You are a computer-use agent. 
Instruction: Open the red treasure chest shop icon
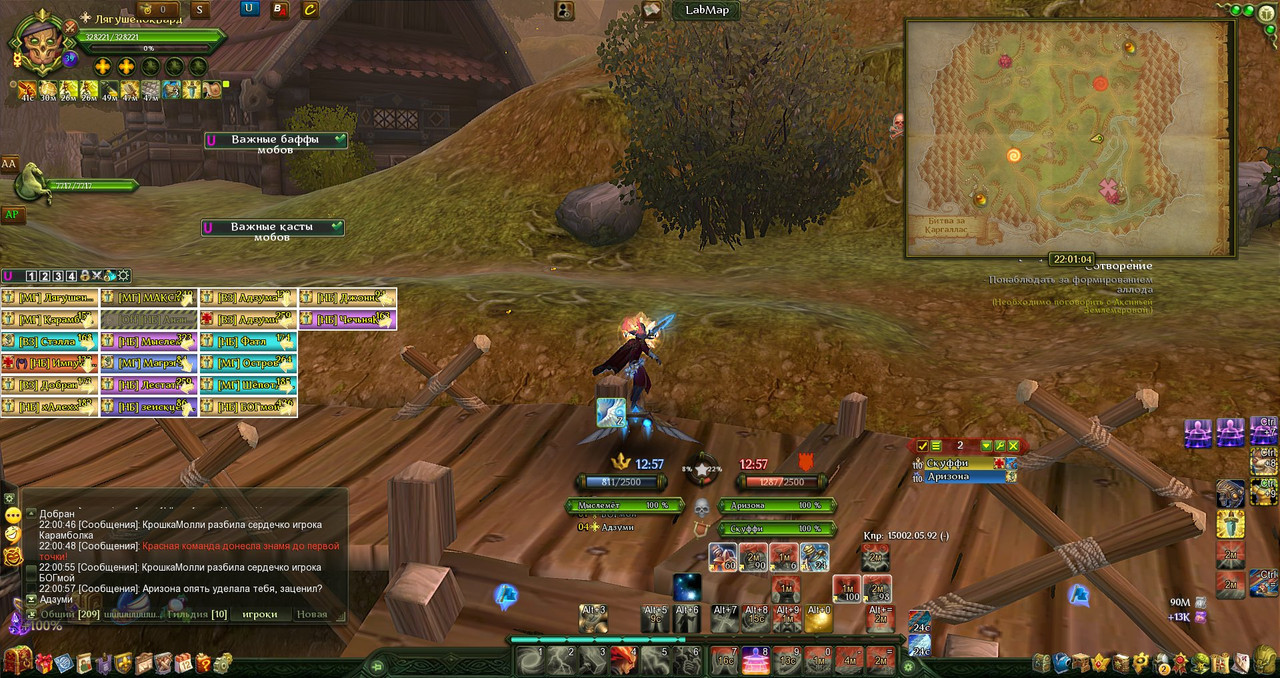pyautogui.click(x=17, y=661)
